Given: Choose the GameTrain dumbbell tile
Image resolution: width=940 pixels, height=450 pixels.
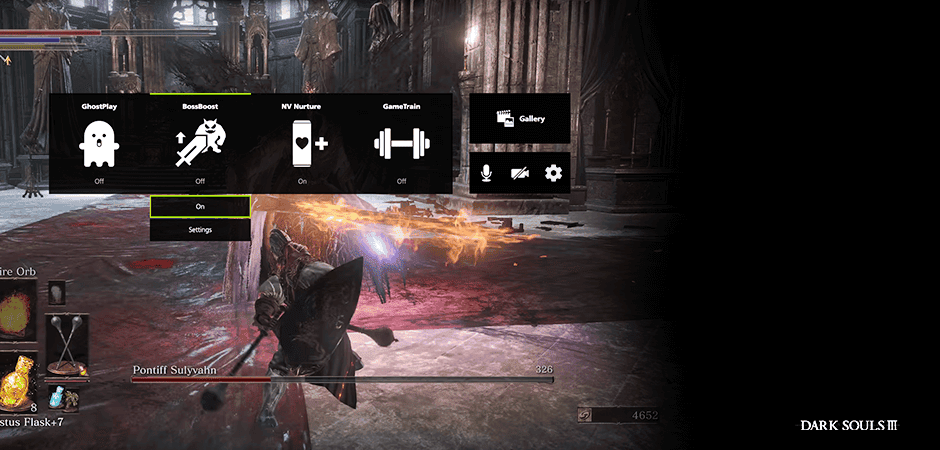Looking at the screenshot, I should [x=401, y=143].
